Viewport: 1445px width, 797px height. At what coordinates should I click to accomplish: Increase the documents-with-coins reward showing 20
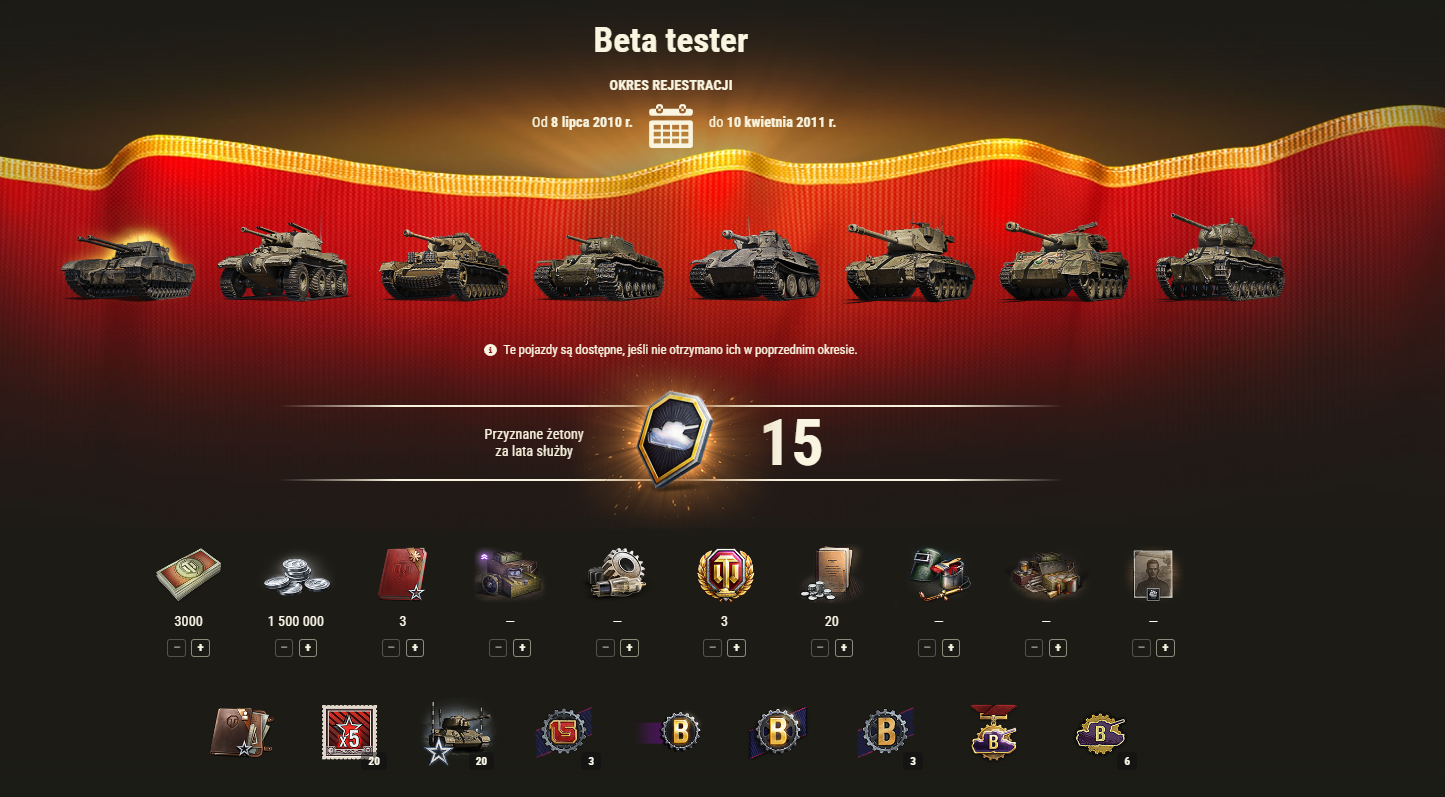click(844, 648)
